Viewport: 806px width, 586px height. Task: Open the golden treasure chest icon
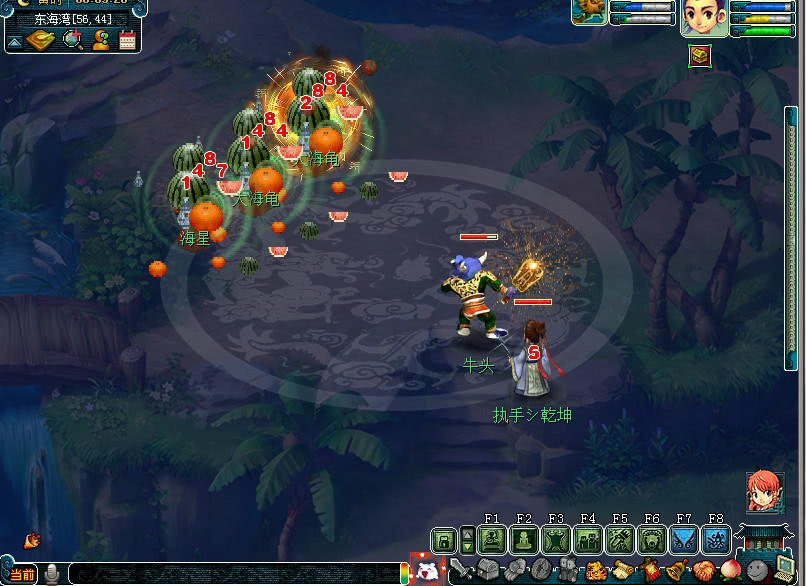tap(699, 56)
